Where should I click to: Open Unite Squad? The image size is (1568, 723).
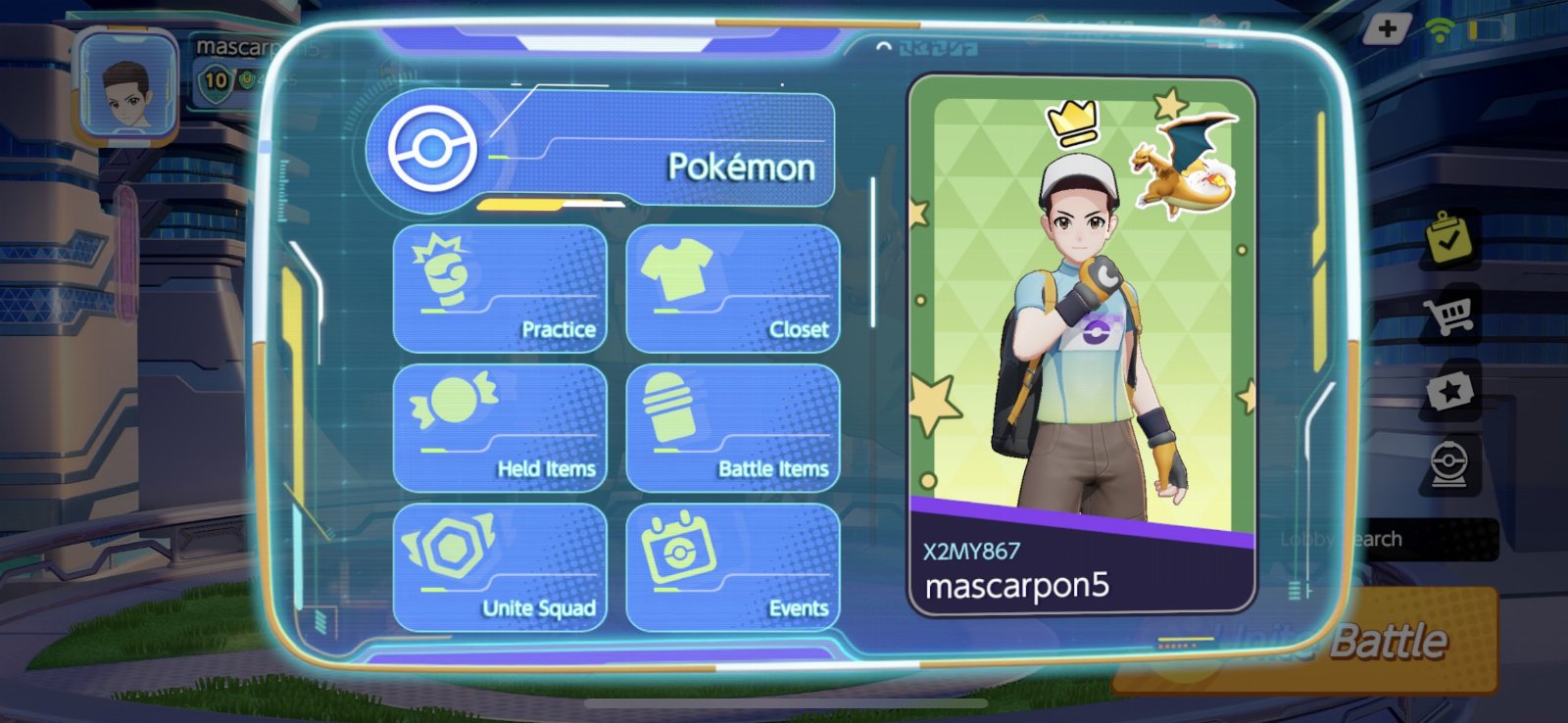pos(500,567)
